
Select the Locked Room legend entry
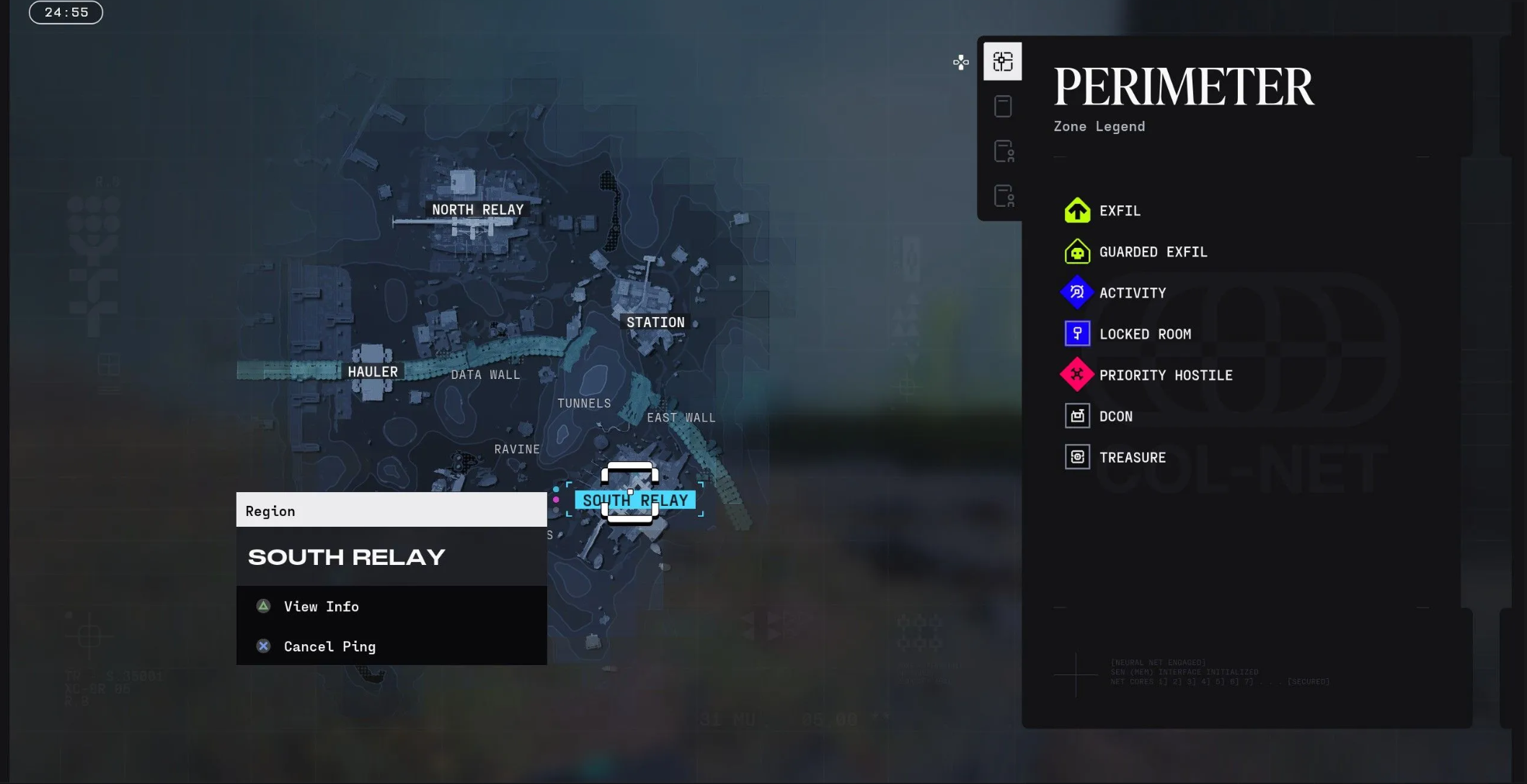pyautogui.click(x=1144, y=334)
